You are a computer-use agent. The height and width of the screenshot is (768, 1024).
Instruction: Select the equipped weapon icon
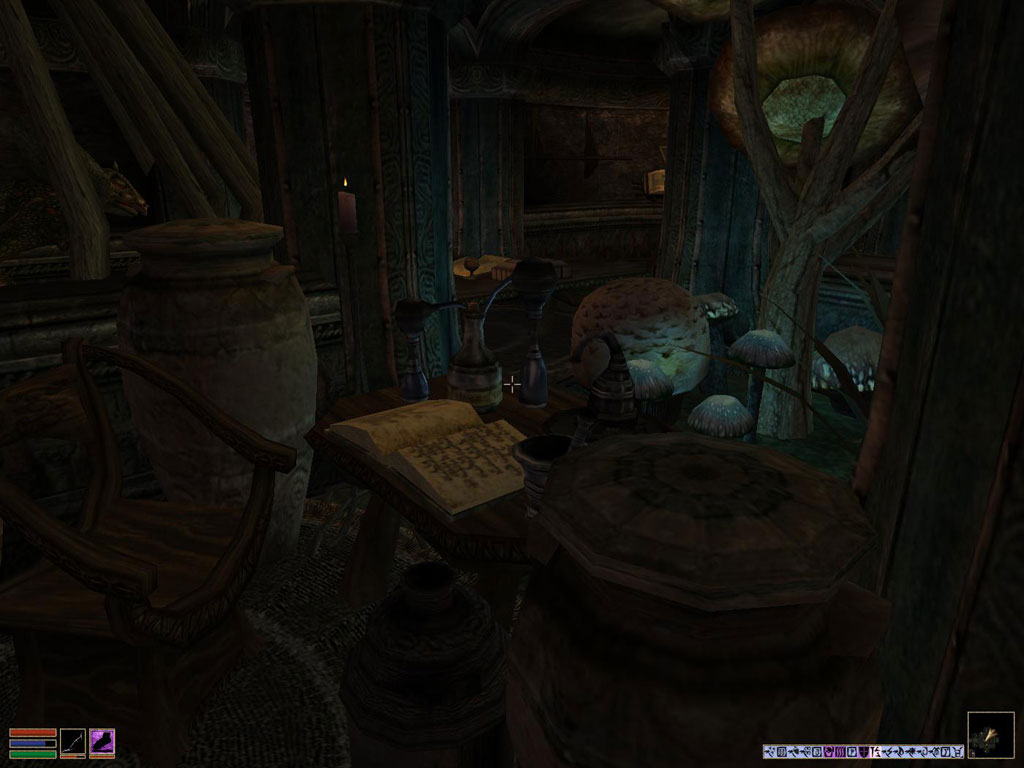[x=73, y=741]
